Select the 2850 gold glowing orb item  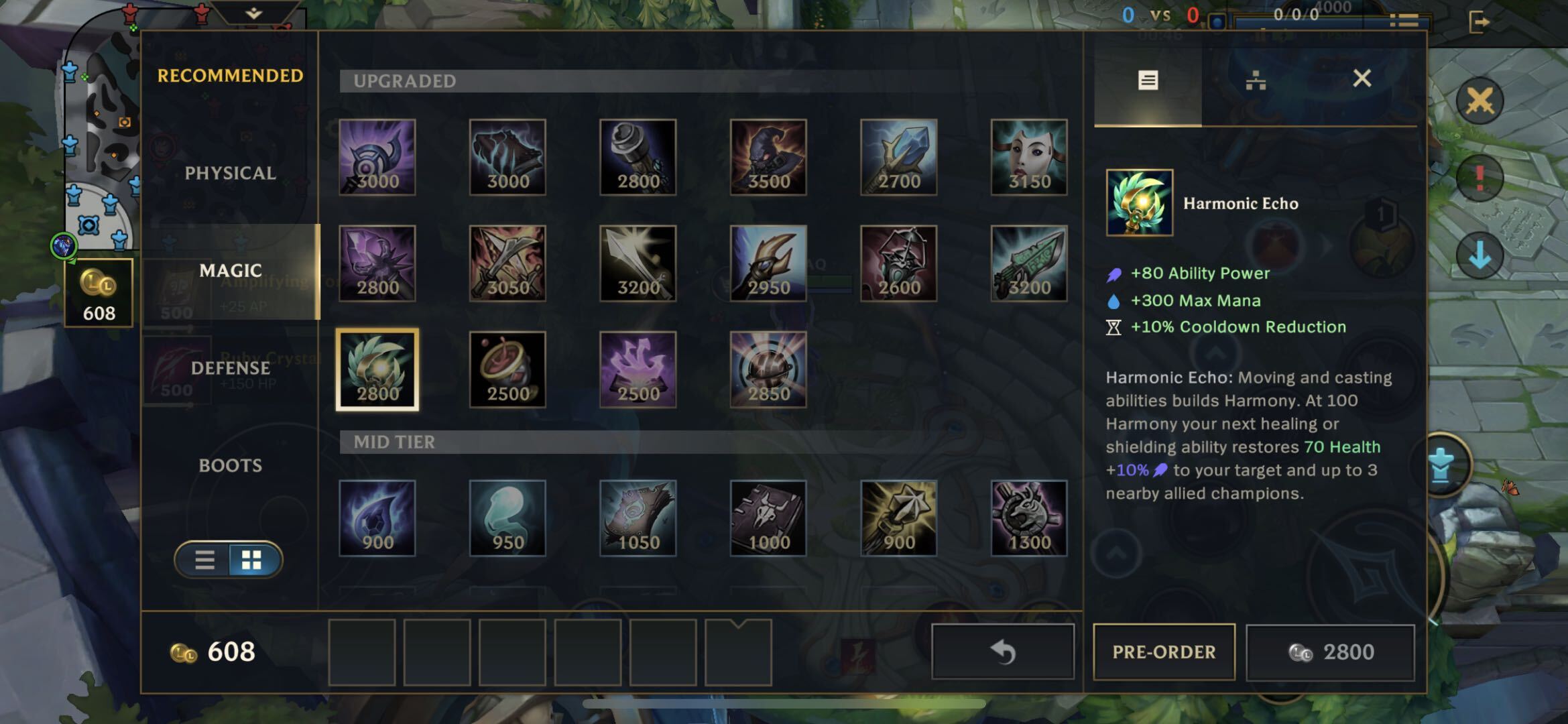768,369
